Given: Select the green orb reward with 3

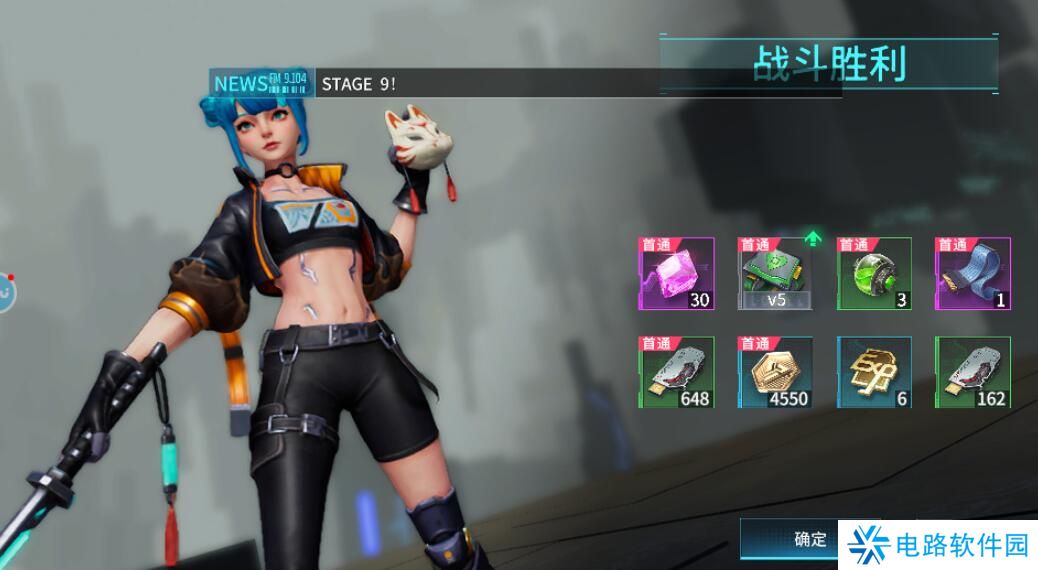Looking at the screenshot, I should click(x=874, y=273).
